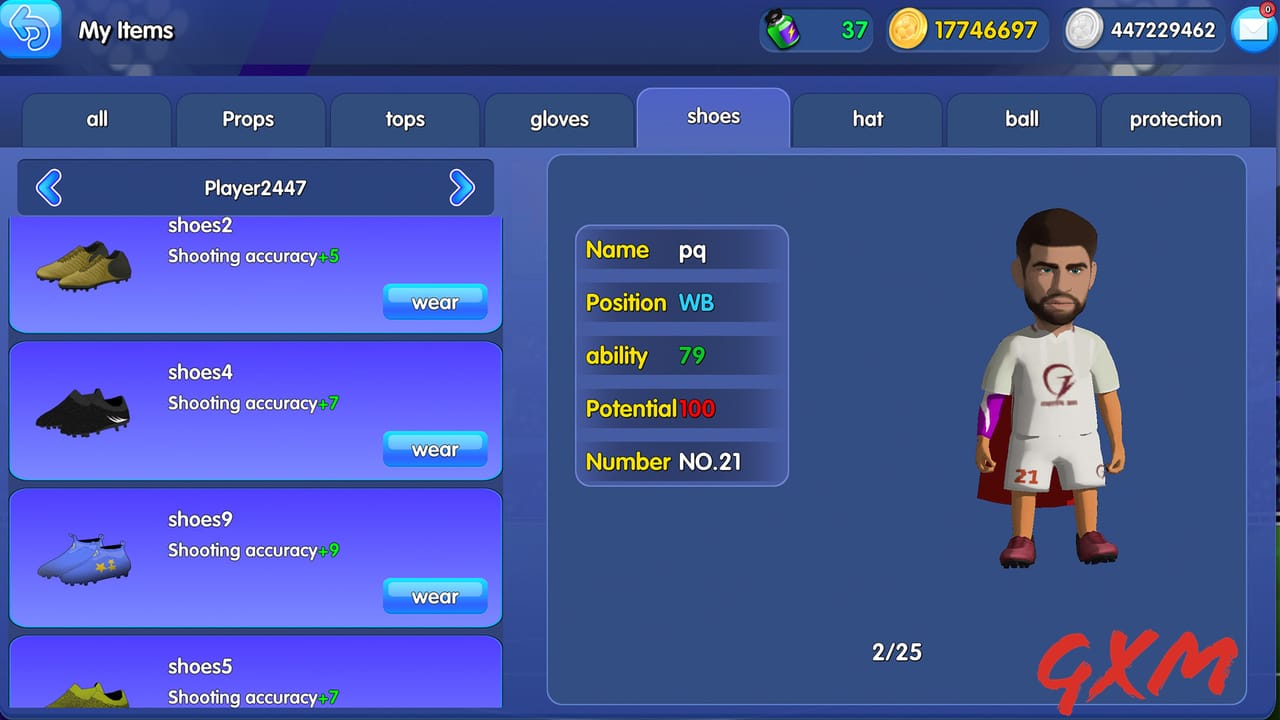1280x720 pixels.
Task: Switch to the Props tab
Action: 250,119
